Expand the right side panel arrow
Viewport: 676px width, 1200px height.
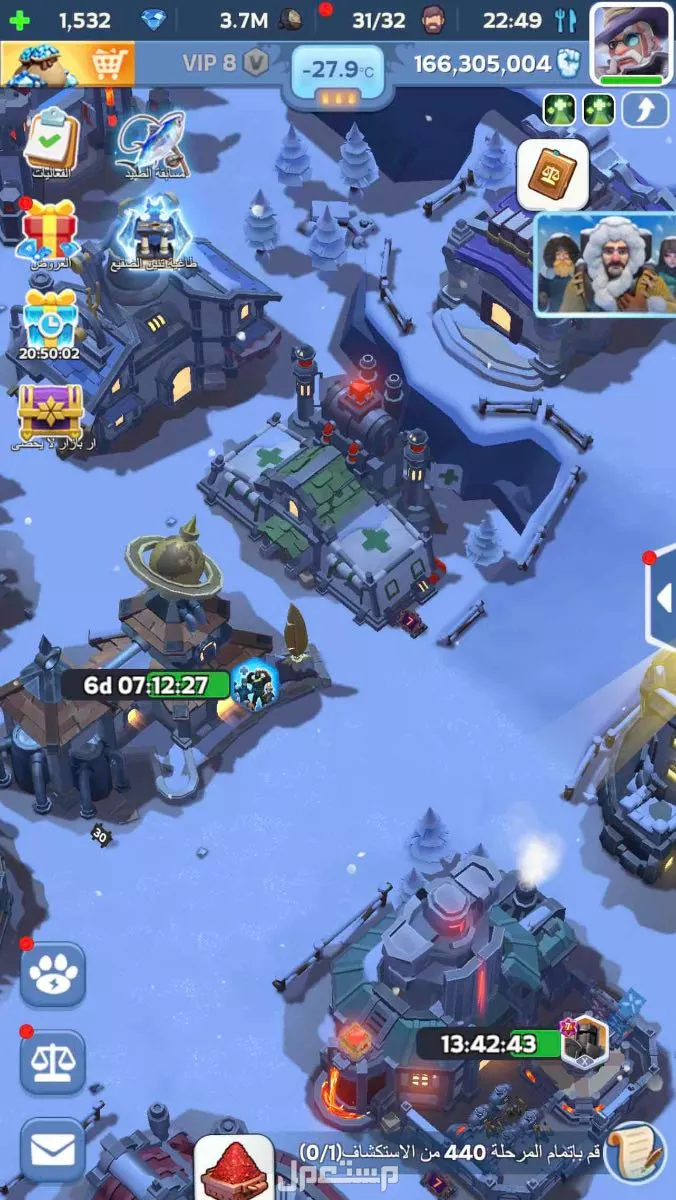click(662, 598)
